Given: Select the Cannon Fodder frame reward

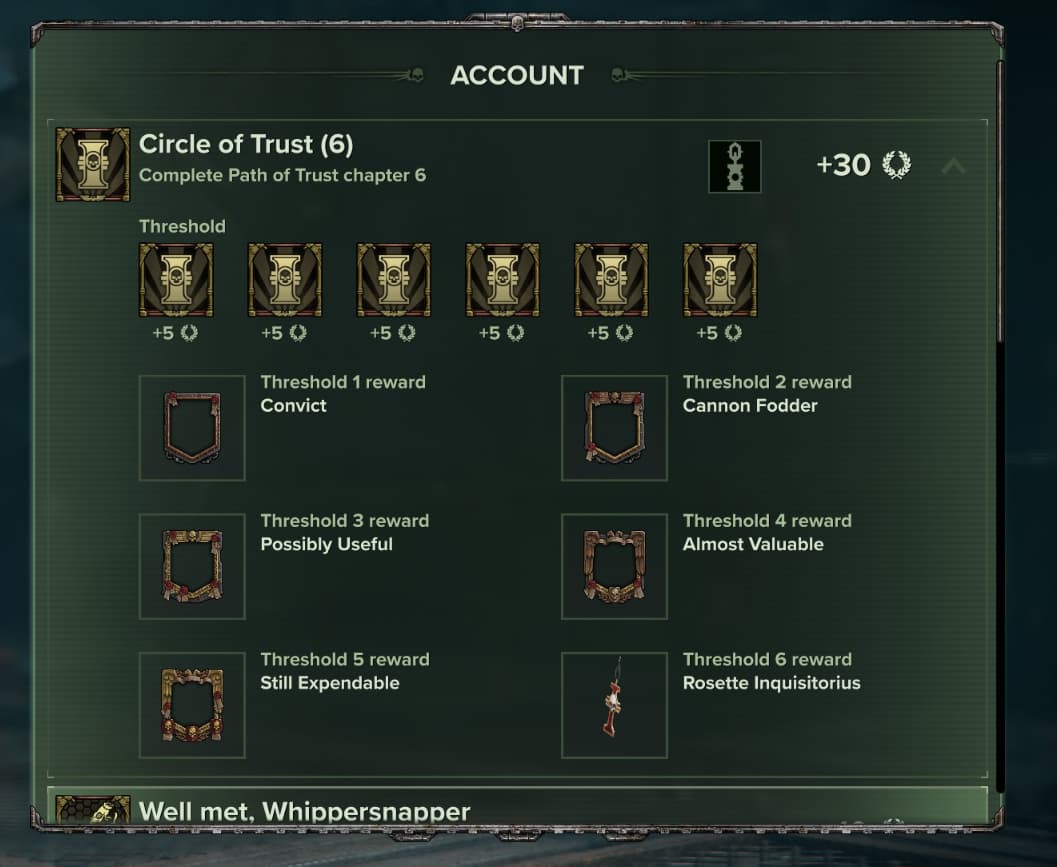Looking at the screenshot, I should (614, 428).
